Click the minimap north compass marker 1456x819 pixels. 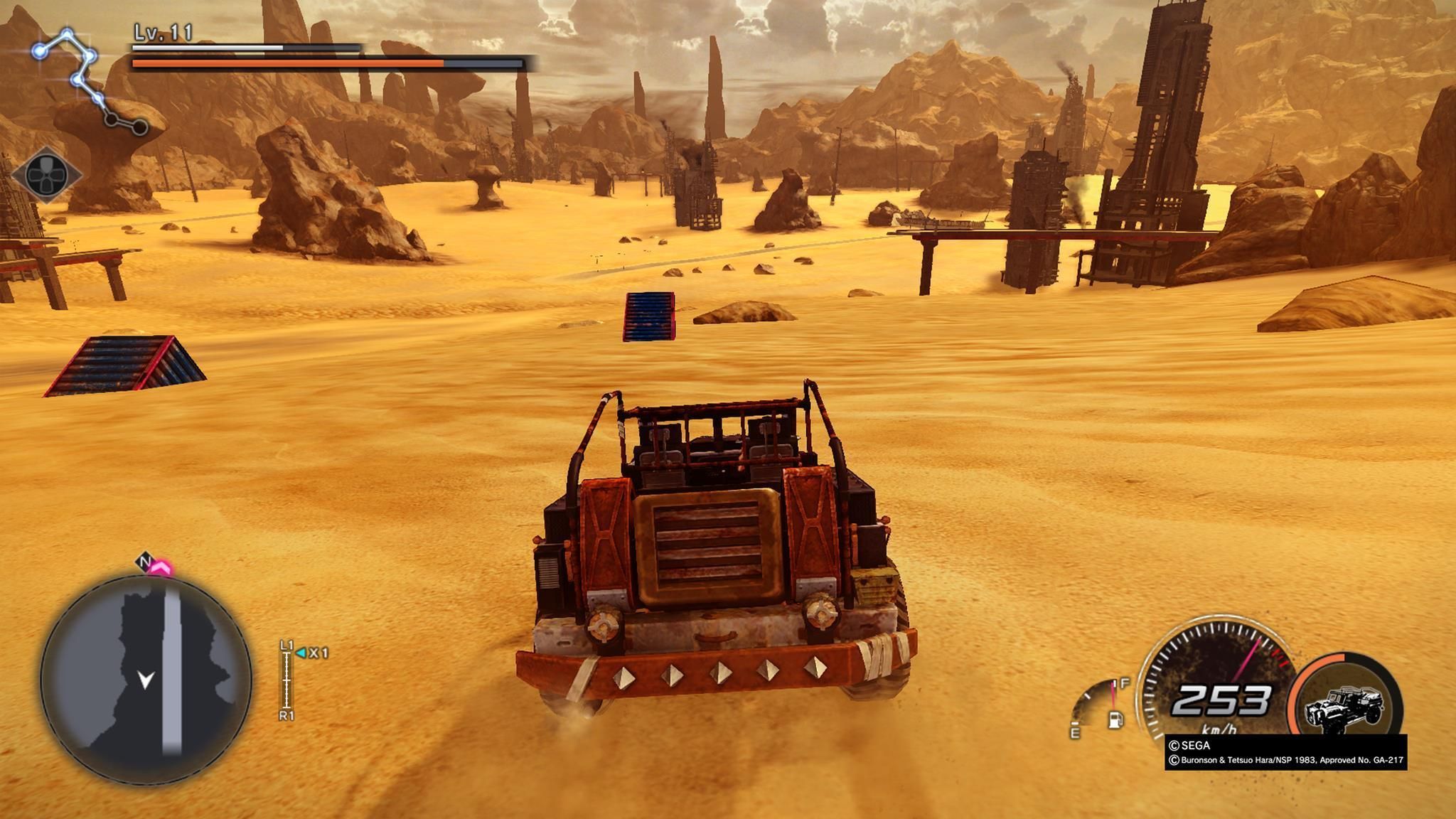pos(145,562)
